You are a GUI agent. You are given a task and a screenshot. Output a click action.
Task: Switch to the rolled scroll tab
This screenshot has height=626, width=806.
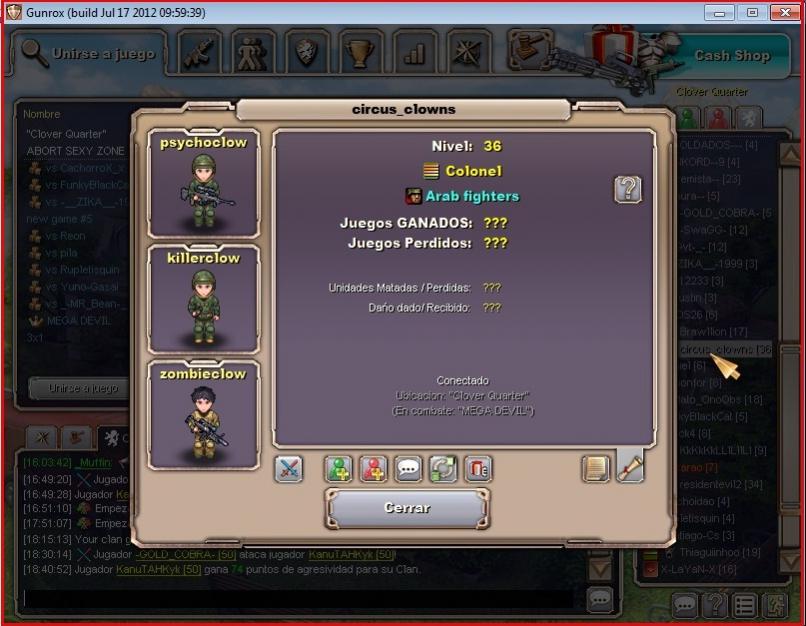pyautogui.click(x=630, y=466)
